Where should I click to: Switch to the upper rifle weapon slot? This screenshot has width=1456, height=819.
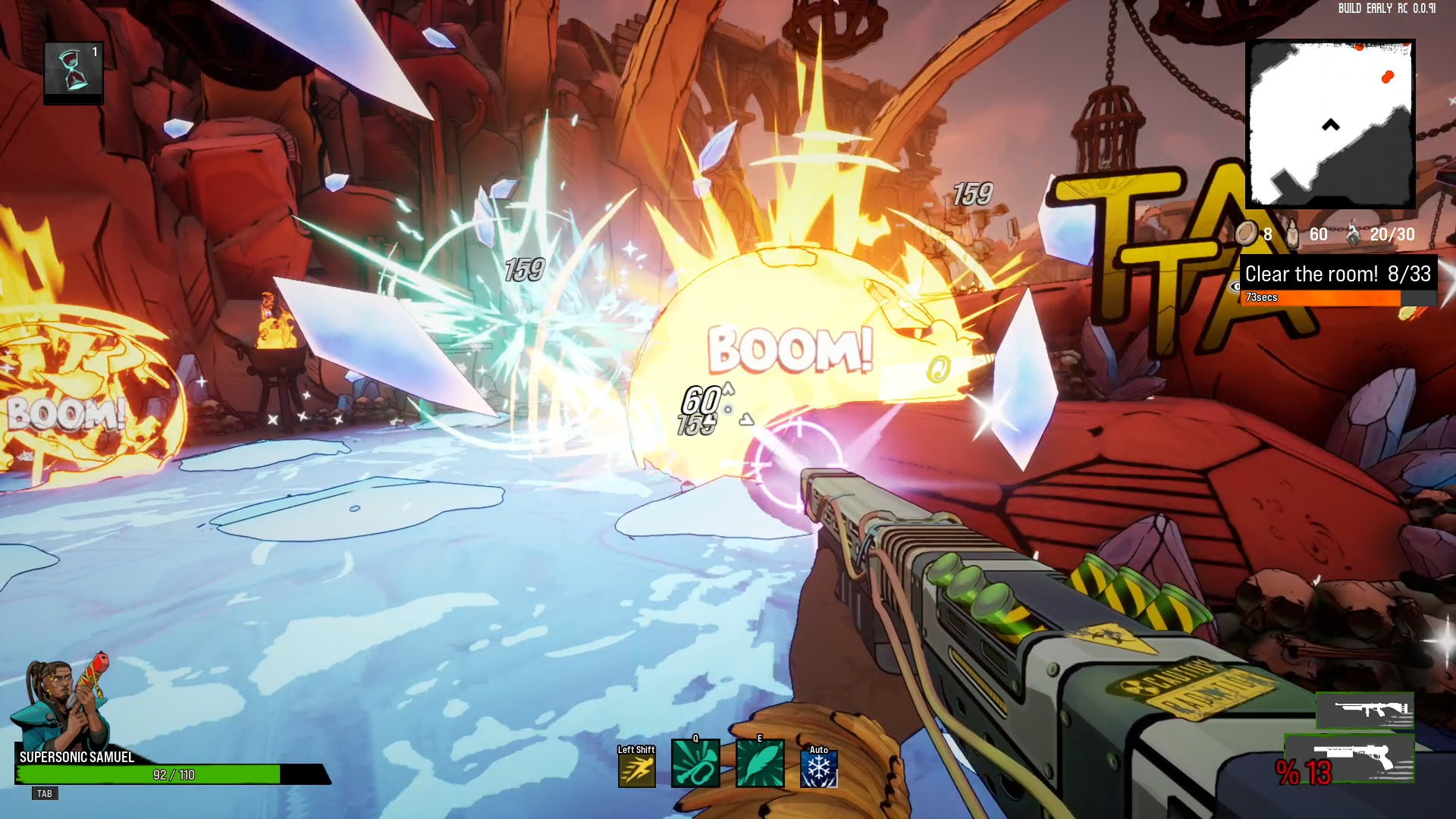click(1365, 711)
